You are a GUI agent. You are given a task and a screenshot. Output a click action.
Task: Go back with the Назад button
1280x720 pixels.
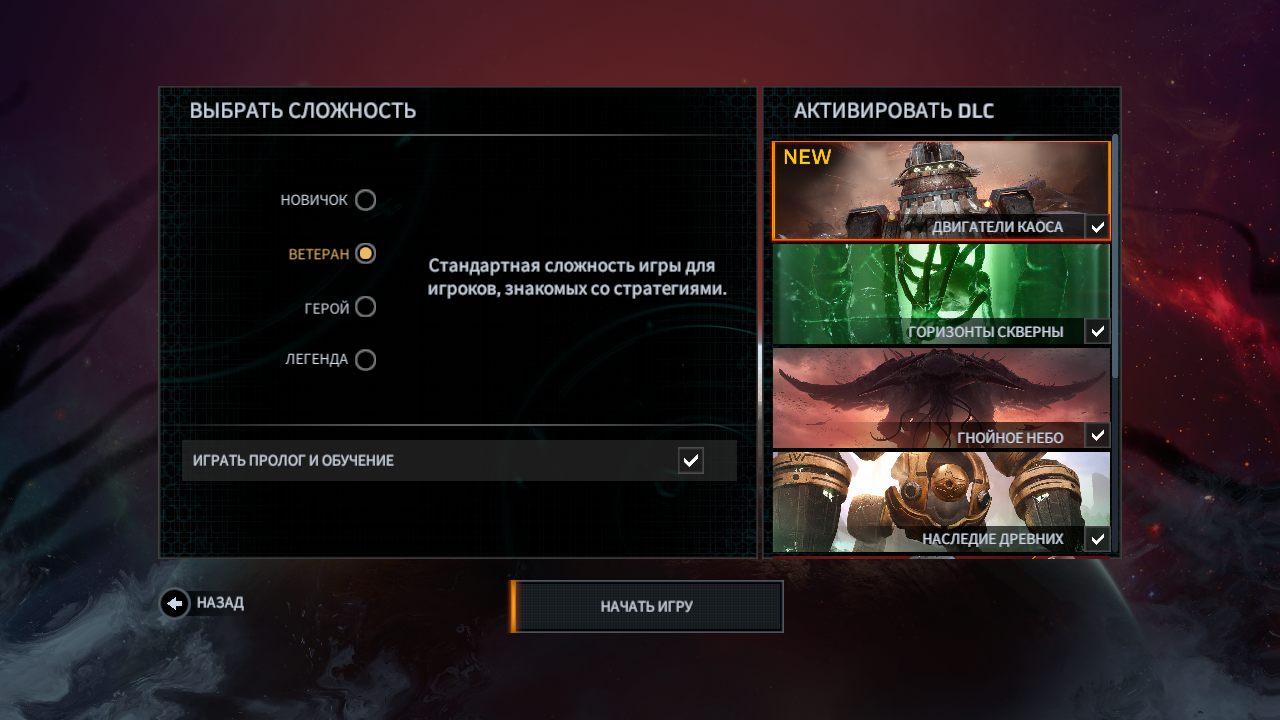175,603
